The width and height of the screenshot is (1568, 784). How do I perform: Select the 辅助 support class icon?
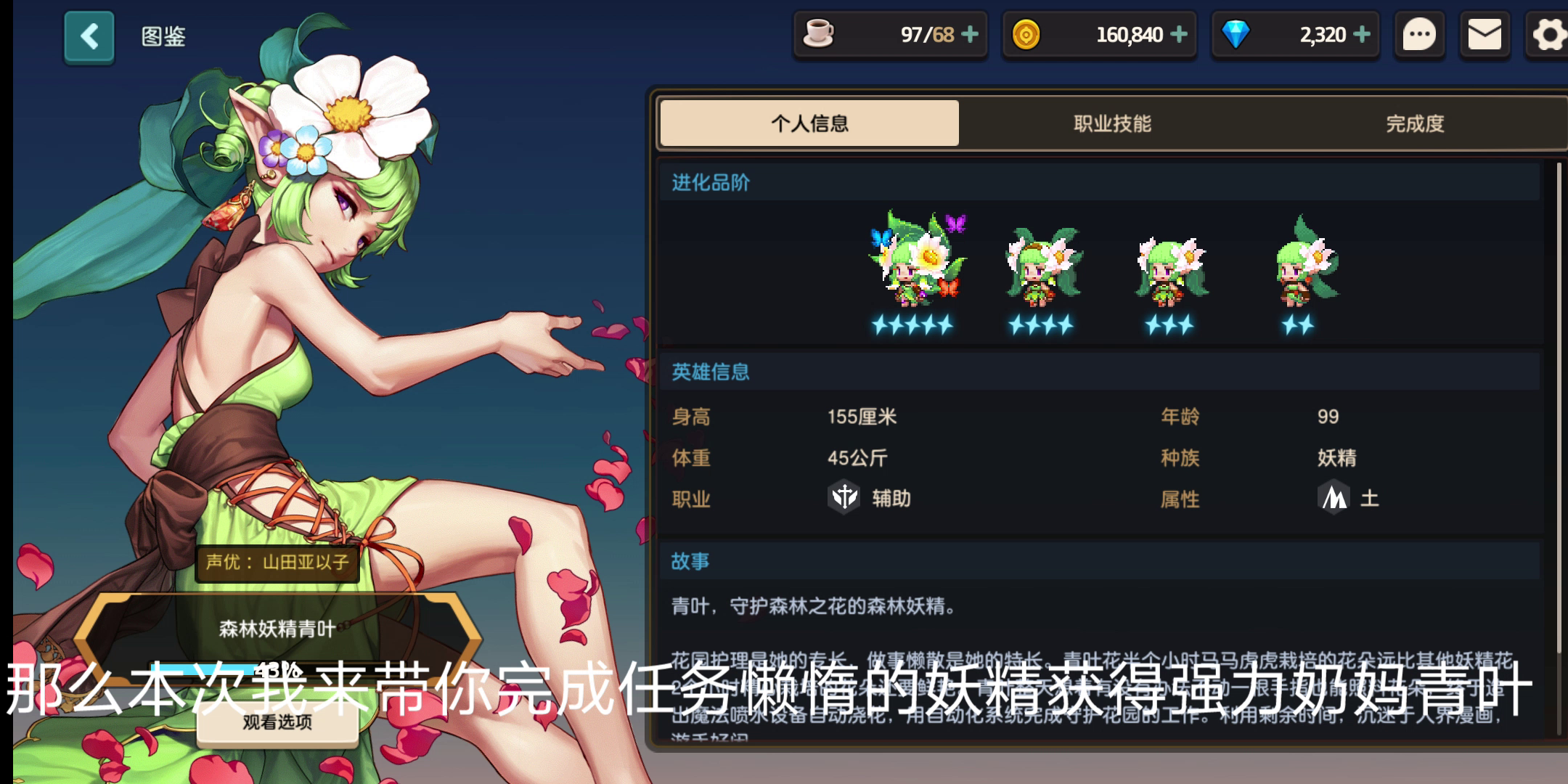[844, 498]
